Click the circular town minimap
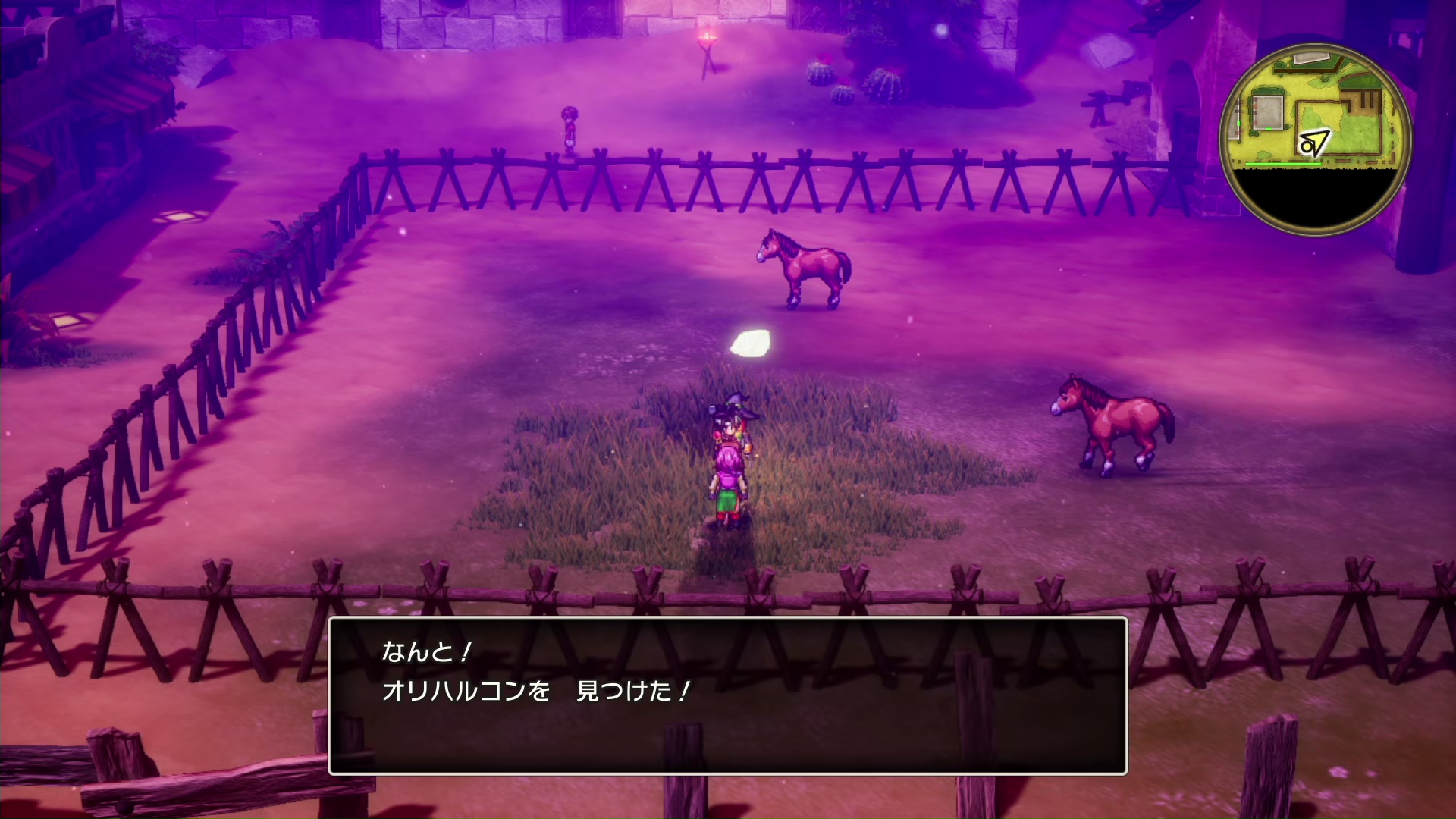This screenshot has width=1456, height=819. pyautogui.click(x=1314, y=139)
